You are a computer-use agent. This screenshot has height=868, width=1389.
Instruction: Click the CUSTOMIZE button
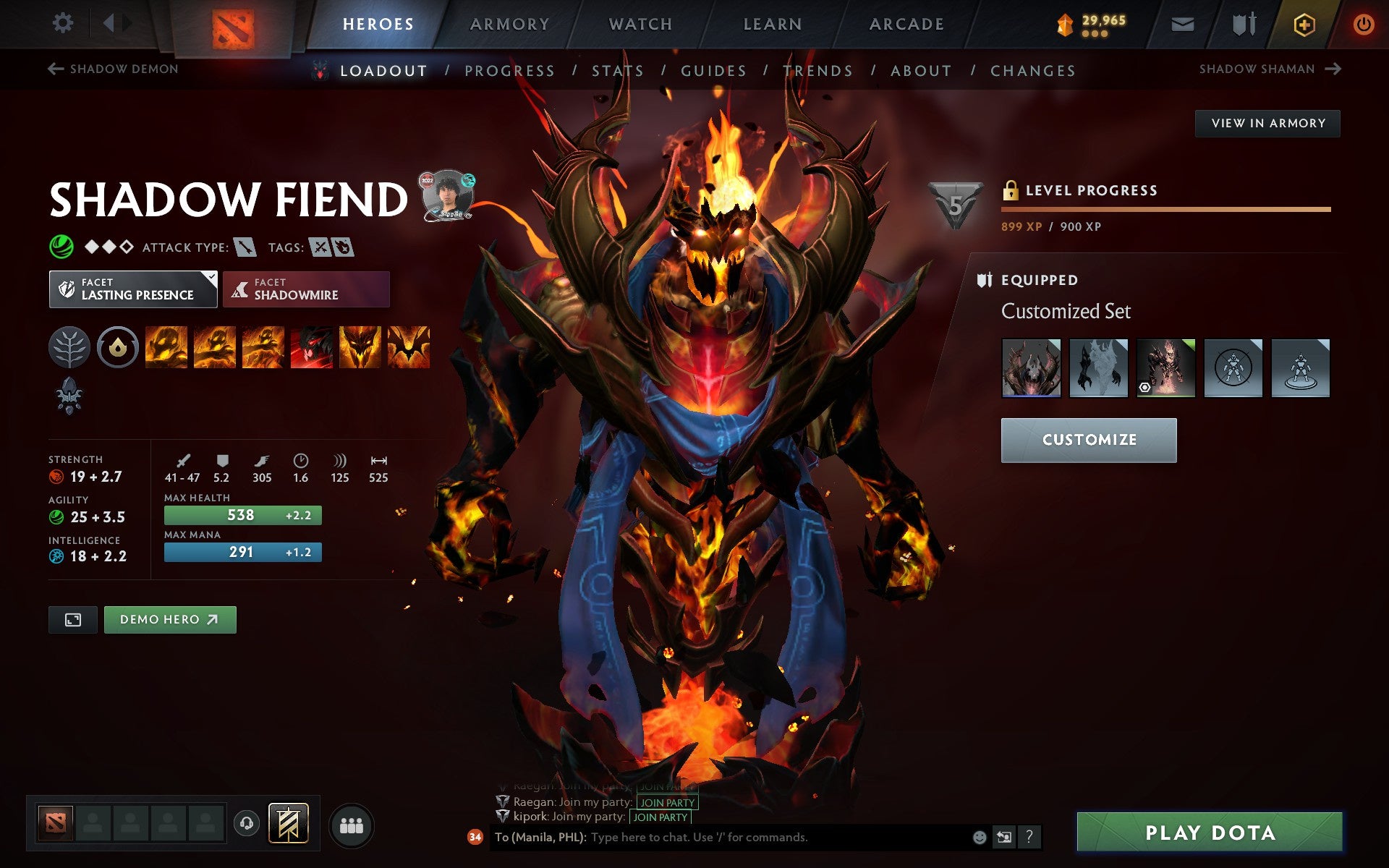1089,439
